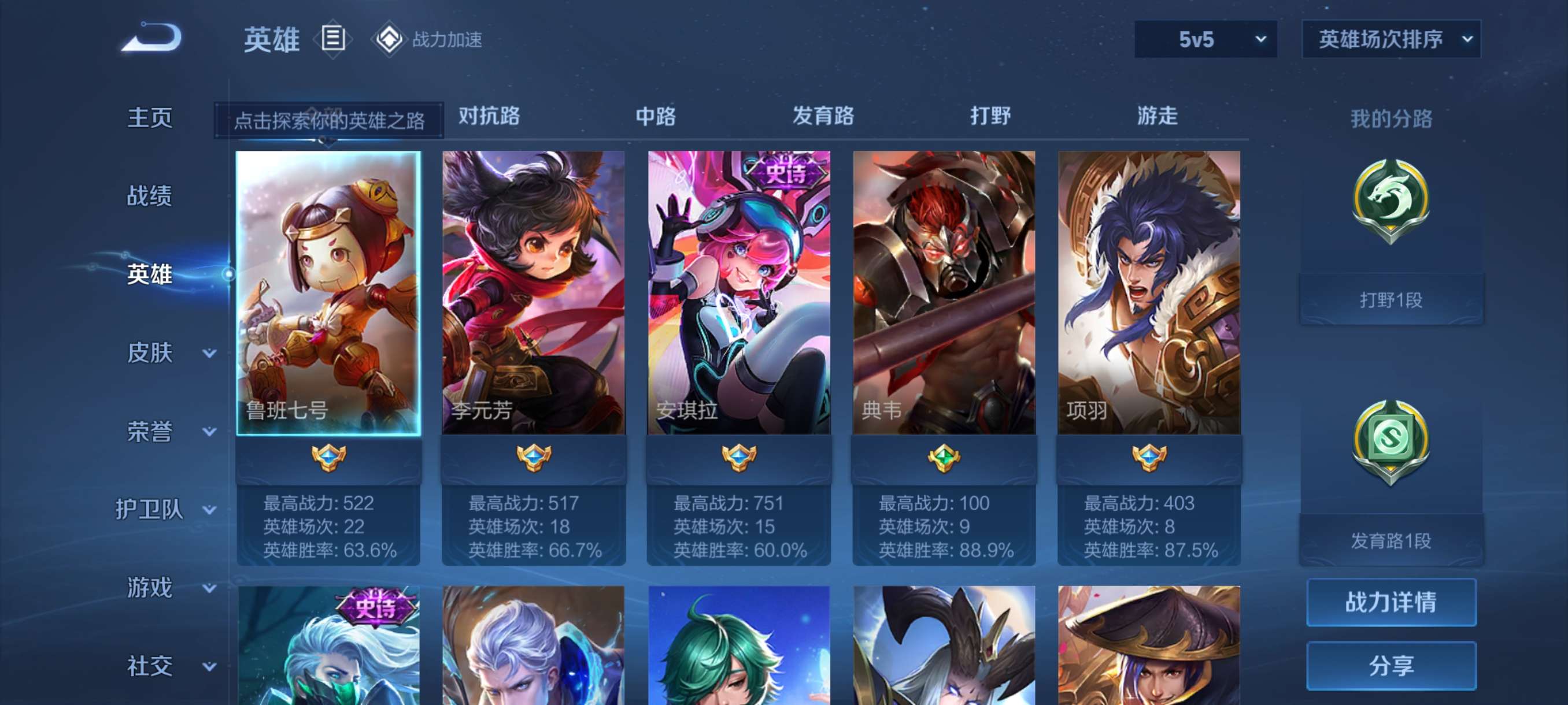Open the 战力加速 boost icon

pyautogui.click(x=390, y=39)
